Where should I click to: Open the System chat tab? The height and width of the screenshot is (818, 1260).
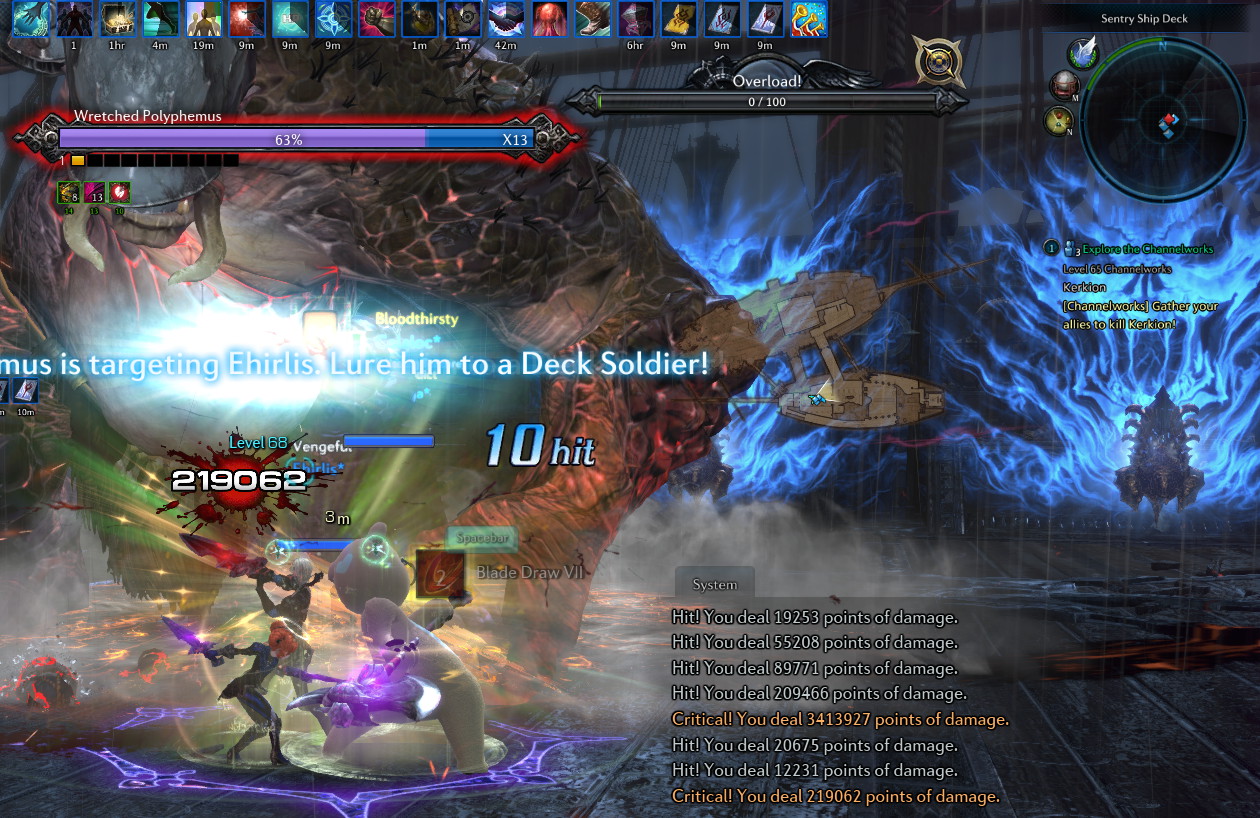tap(714, 584)
